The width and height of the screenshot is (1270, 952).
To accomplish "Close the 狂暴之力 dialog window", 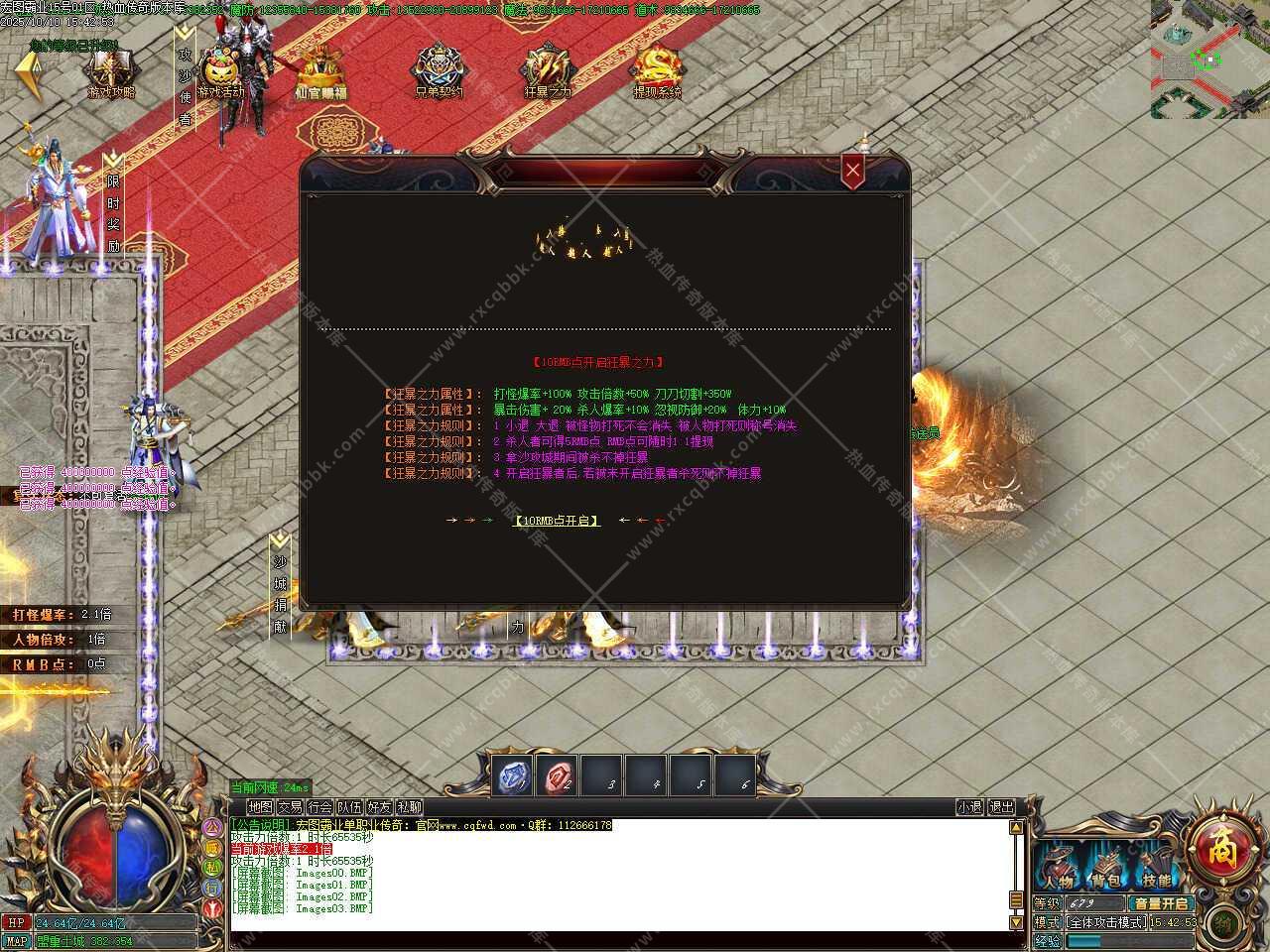I will pos(852,172).
